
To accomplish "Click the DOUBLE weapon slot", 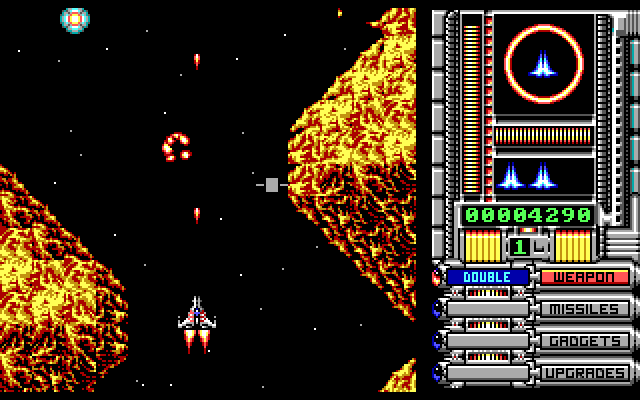I will click(488, 277).
